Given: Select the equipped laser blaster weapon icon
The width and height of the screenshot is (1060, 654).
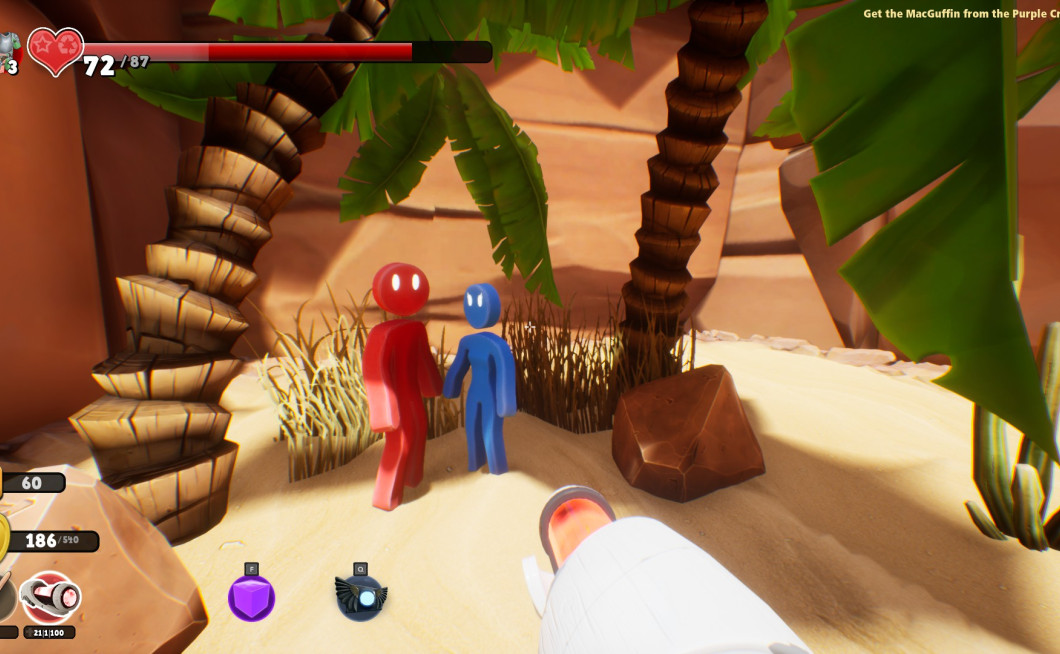Looking at the screenshot, I should (x=50, y=597).
